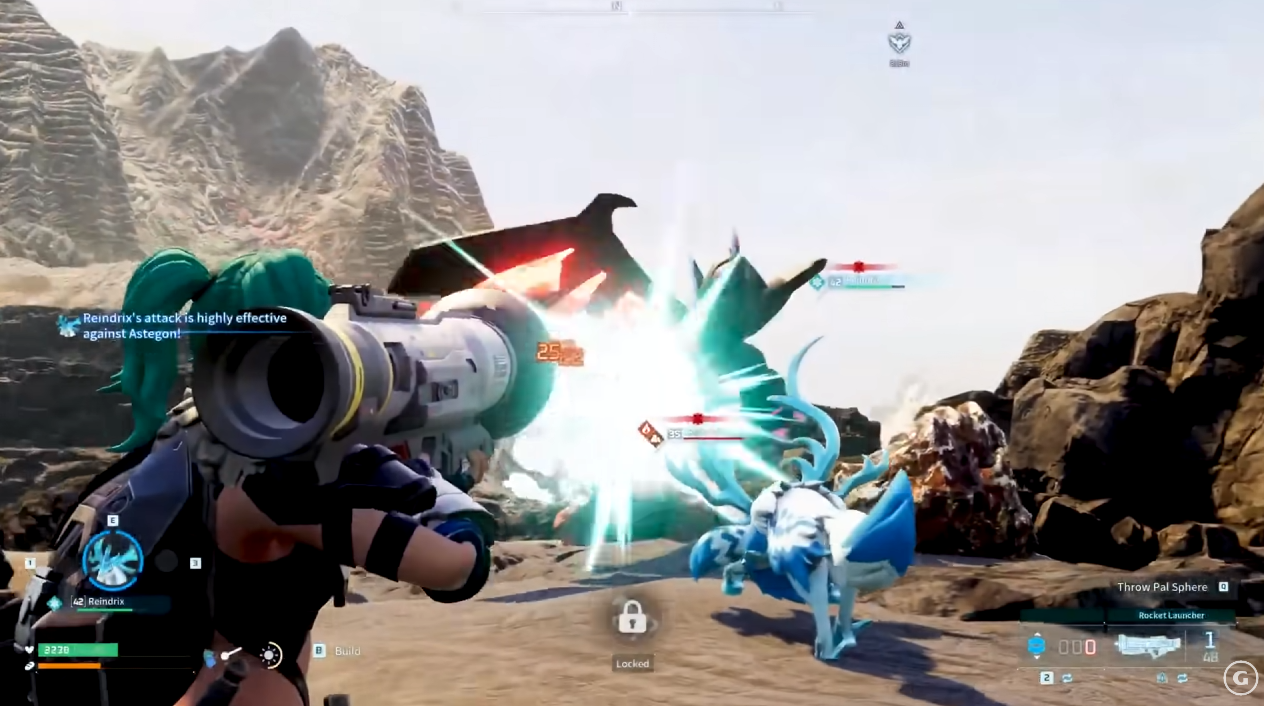Click the Reindrix name plate
Image resolution: width=1264 pixels, height=706 pixels.
click(108, 603)
